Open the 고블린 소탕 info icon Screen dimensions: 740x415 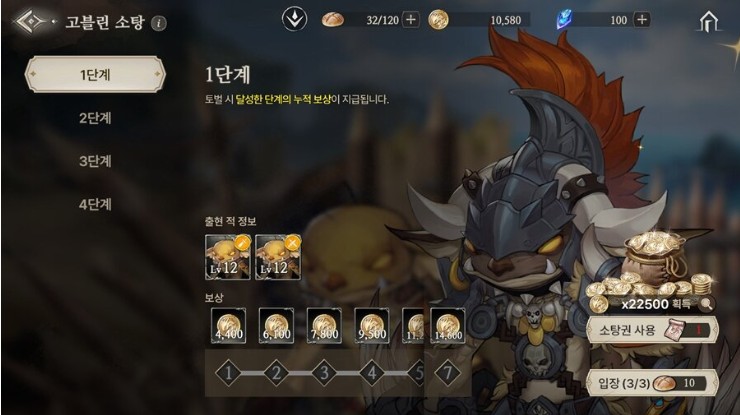coord(161,22)
